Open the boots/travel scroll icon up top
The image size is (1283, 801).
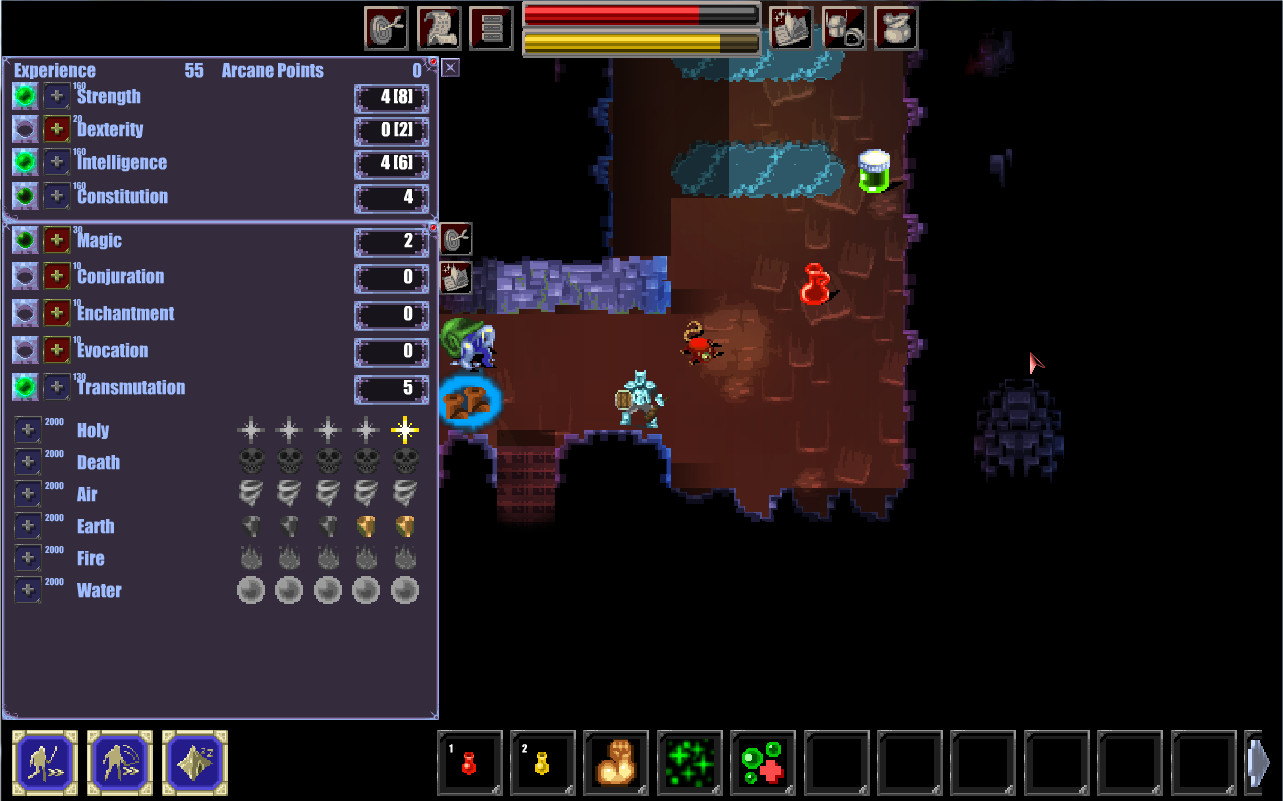(x=438, y=27)
